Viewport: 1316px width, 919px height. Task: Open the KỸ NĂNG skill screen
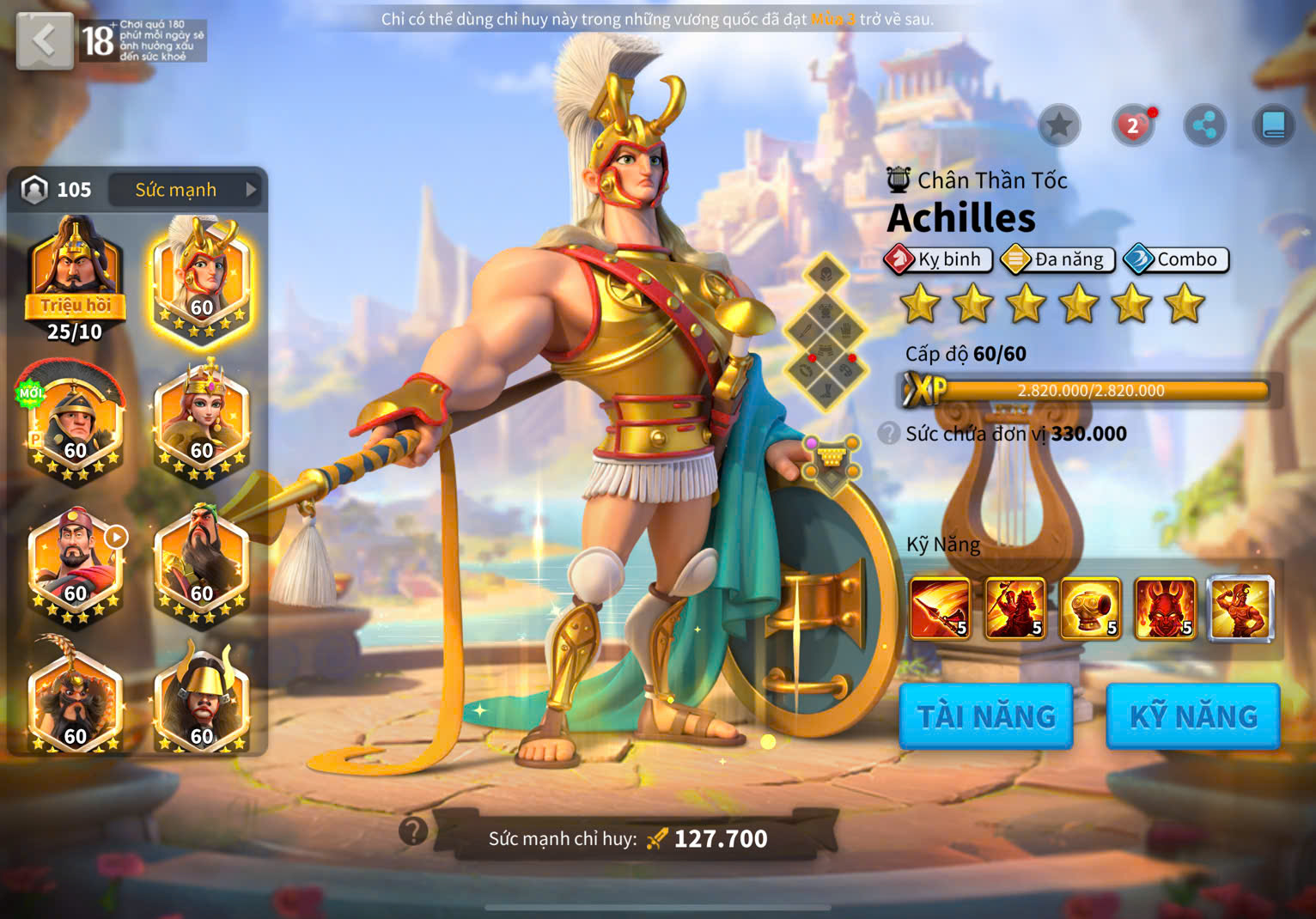(x=1193, y=716)
